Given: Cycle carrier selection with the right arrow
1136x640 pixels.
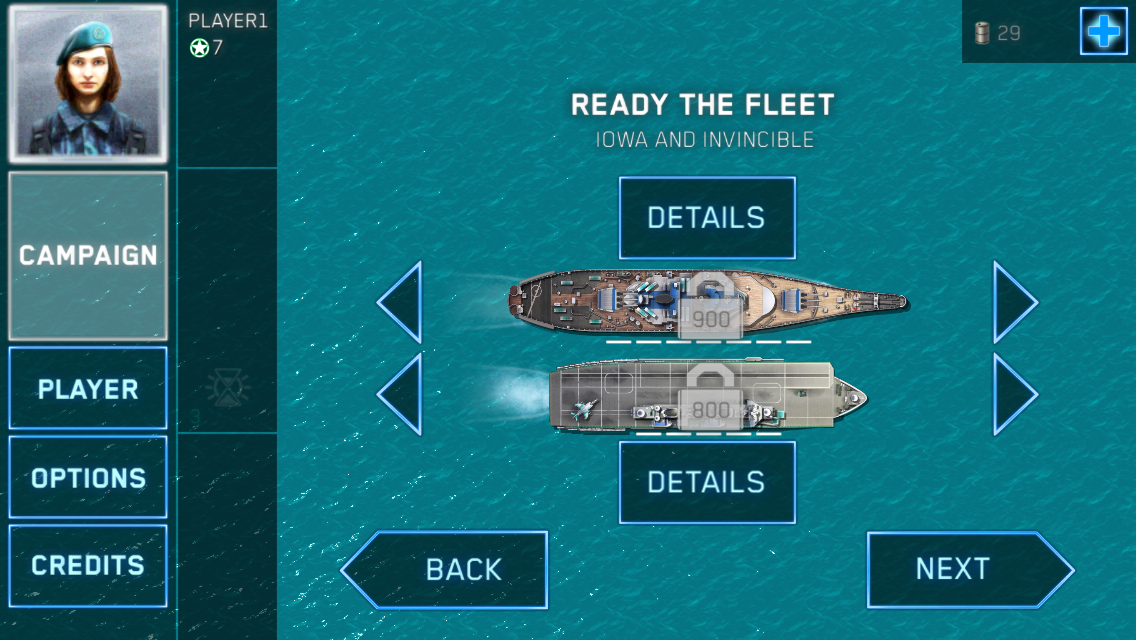Looking at the screenshot, I should (1013, 394).
